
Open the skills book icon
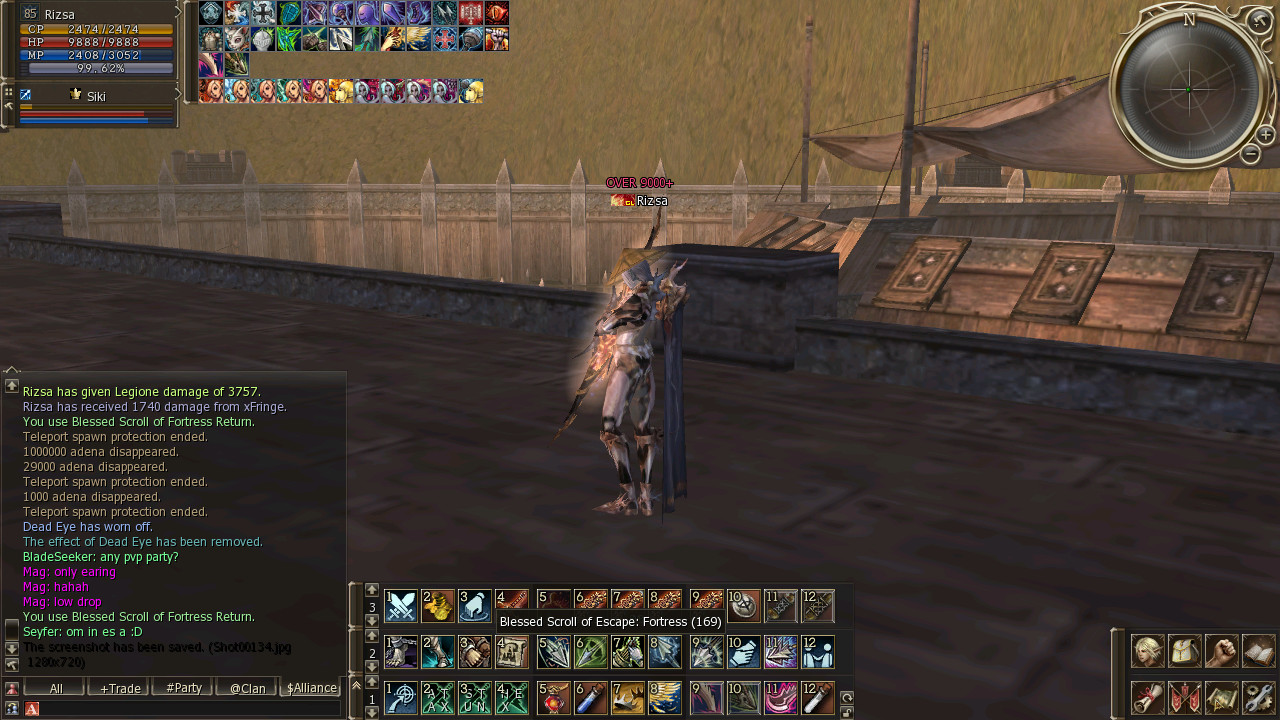[1258, 651]
